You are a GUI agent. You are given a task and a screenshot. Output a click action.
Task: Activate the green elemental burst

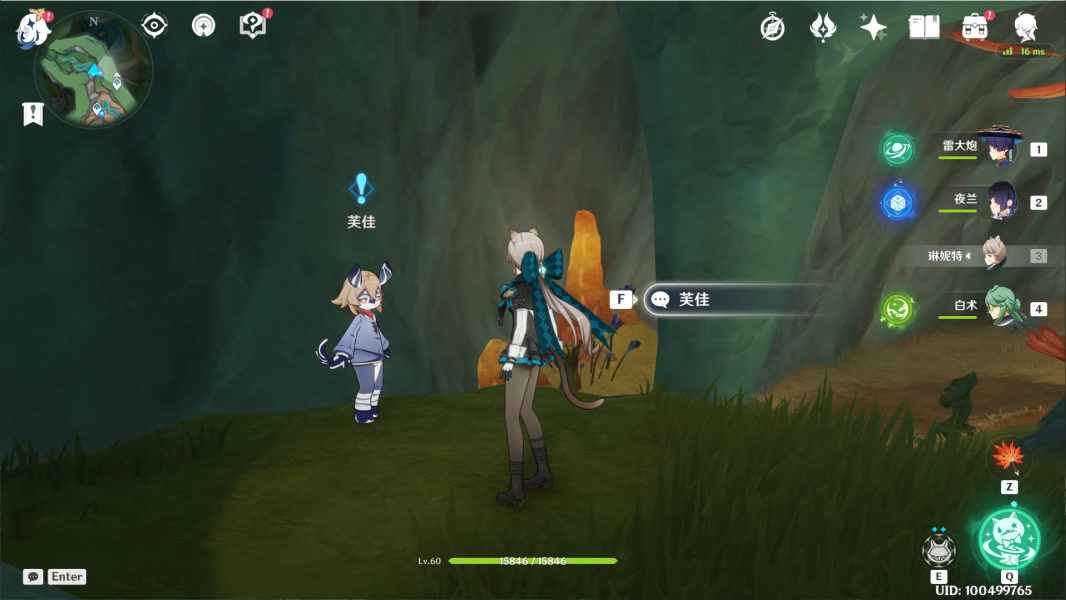point(1009,539)
